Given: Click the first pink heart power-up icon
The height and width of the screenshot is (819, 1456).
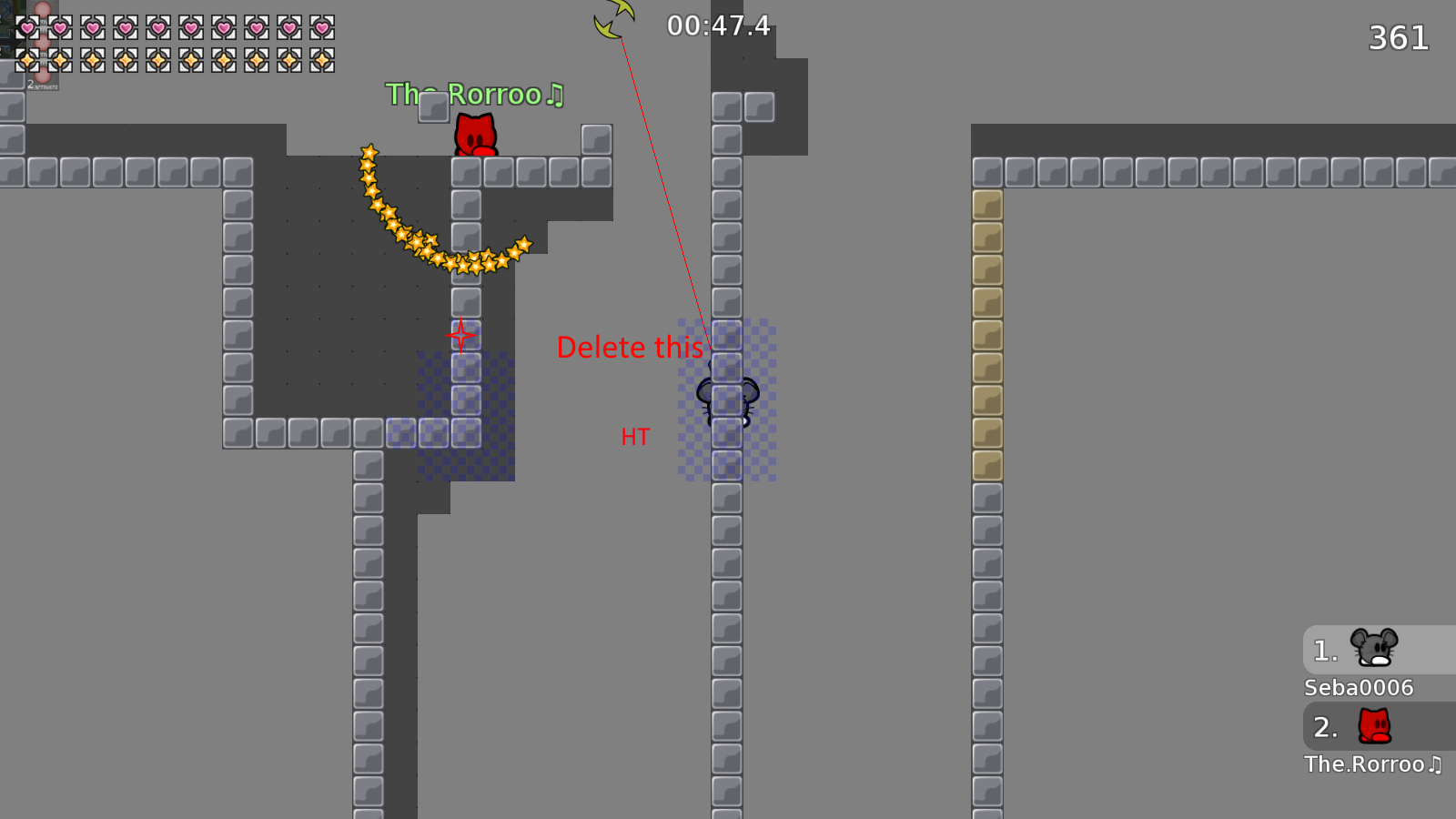Looking at the screenshot, I should (27, 26).
